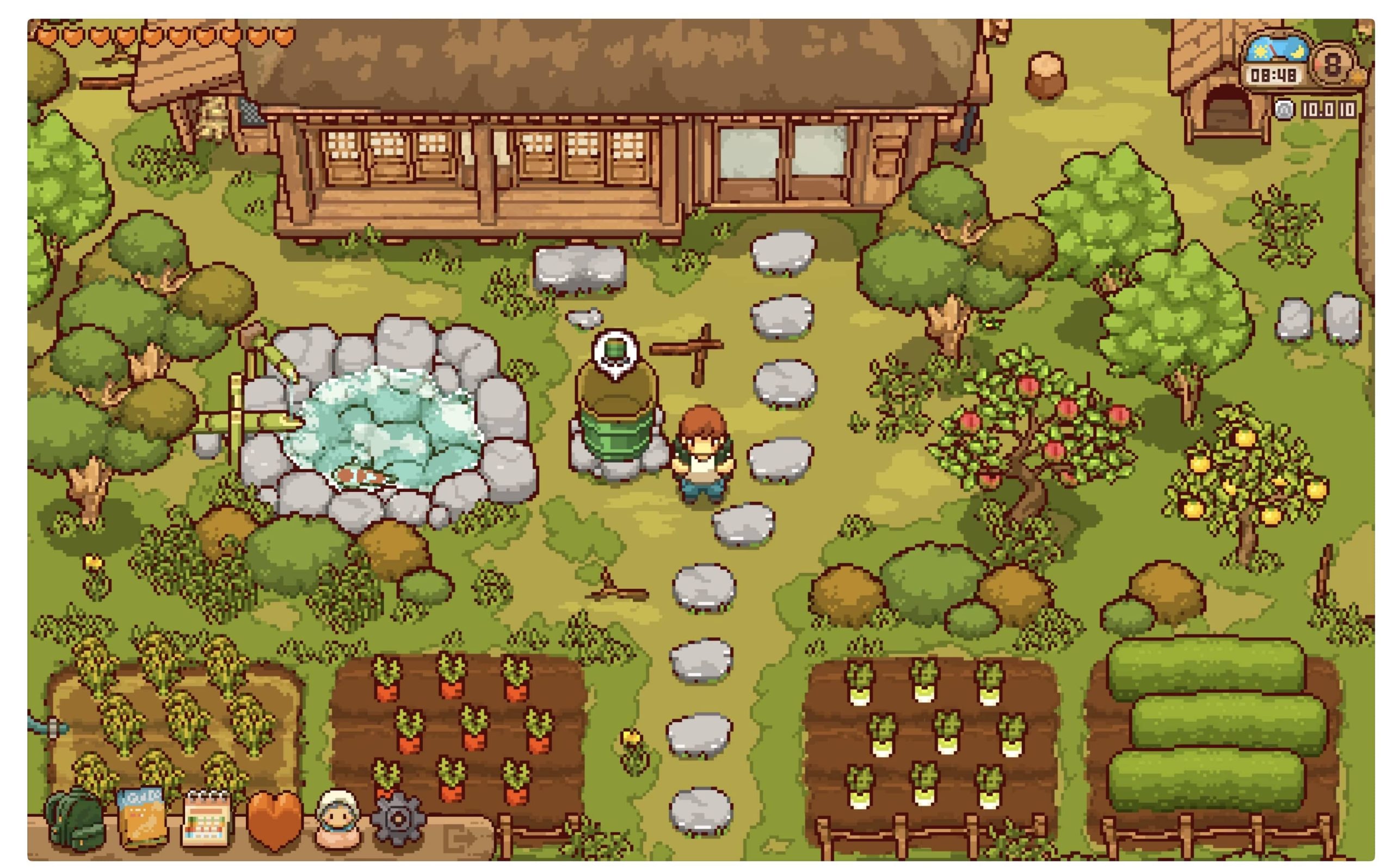
Task: Click the watering can speech bubble
Action: click(615, 352)
